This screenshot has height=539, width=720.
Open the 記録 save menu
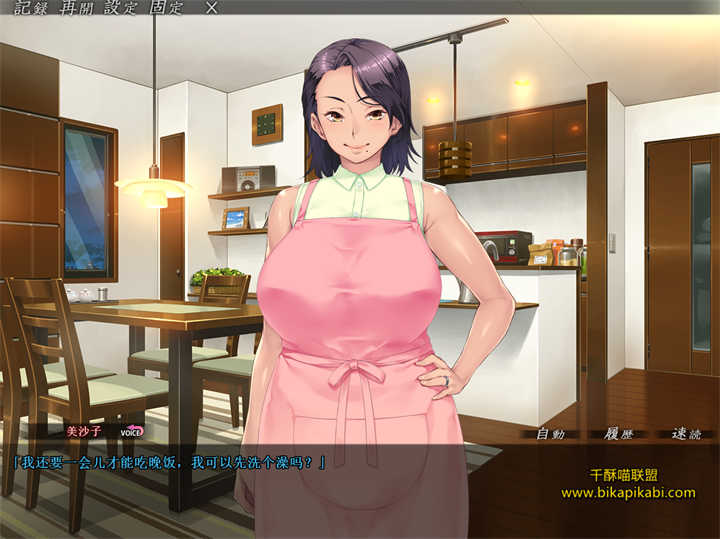[29, 8]
